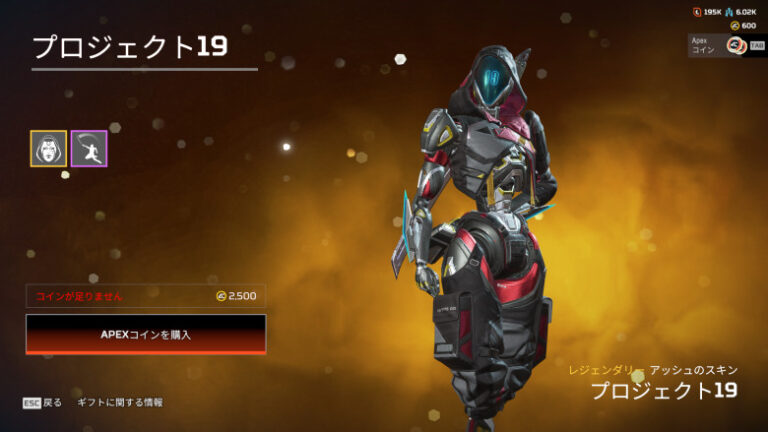Go back with the 戻る label

coord(52,402)
